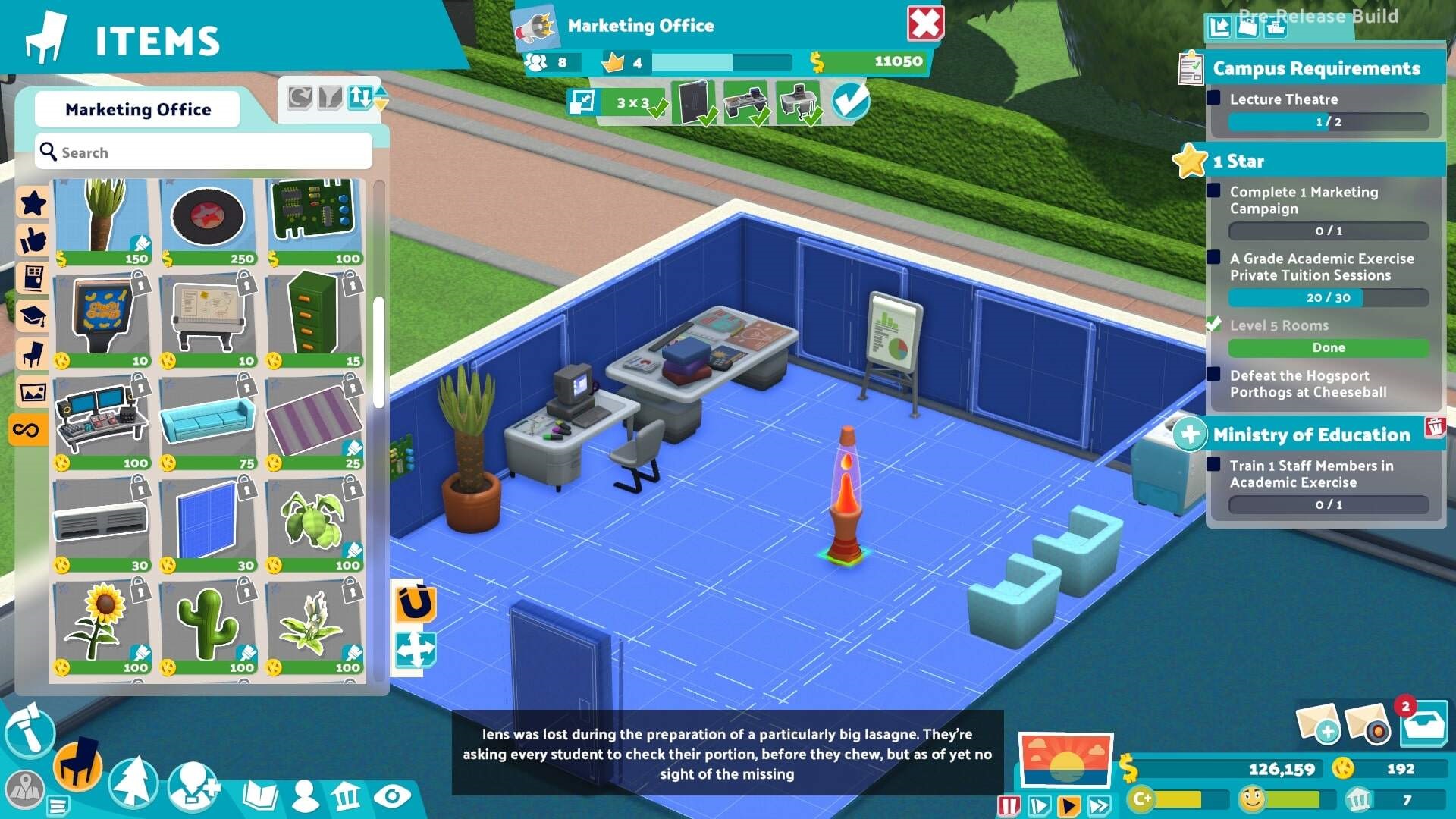Viewport: 1456px width, 819px height.
Task: Select the sunflower decoration item
Action: tap(102, 626)
